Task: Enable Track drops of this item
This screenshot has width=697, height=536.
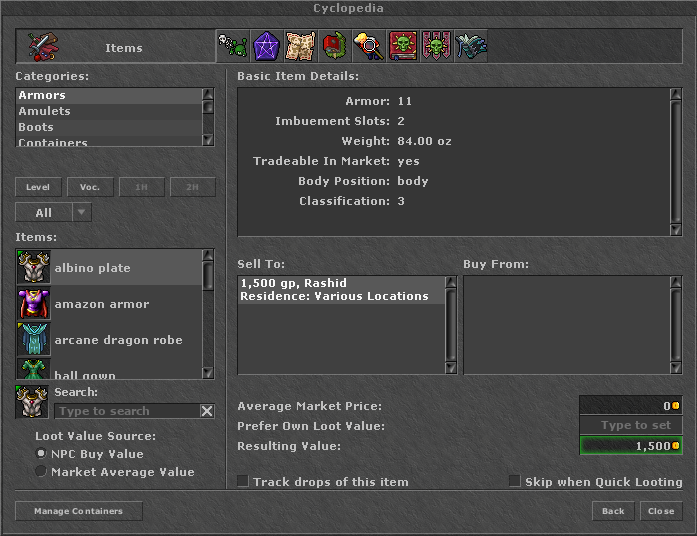Action: 243,481
